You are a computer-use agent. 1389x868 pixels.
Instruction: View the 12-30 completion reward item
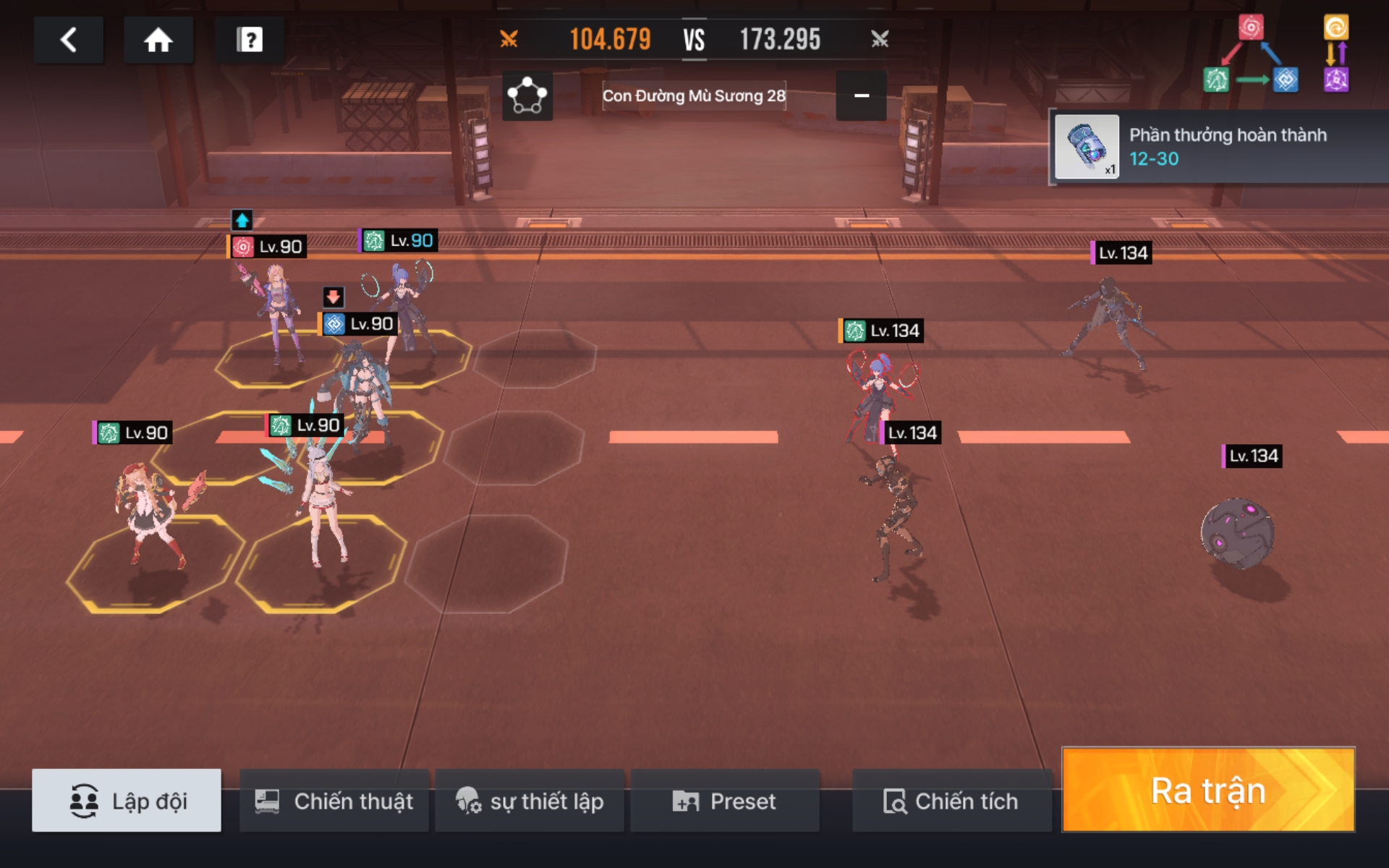[x=1087, y=147]
